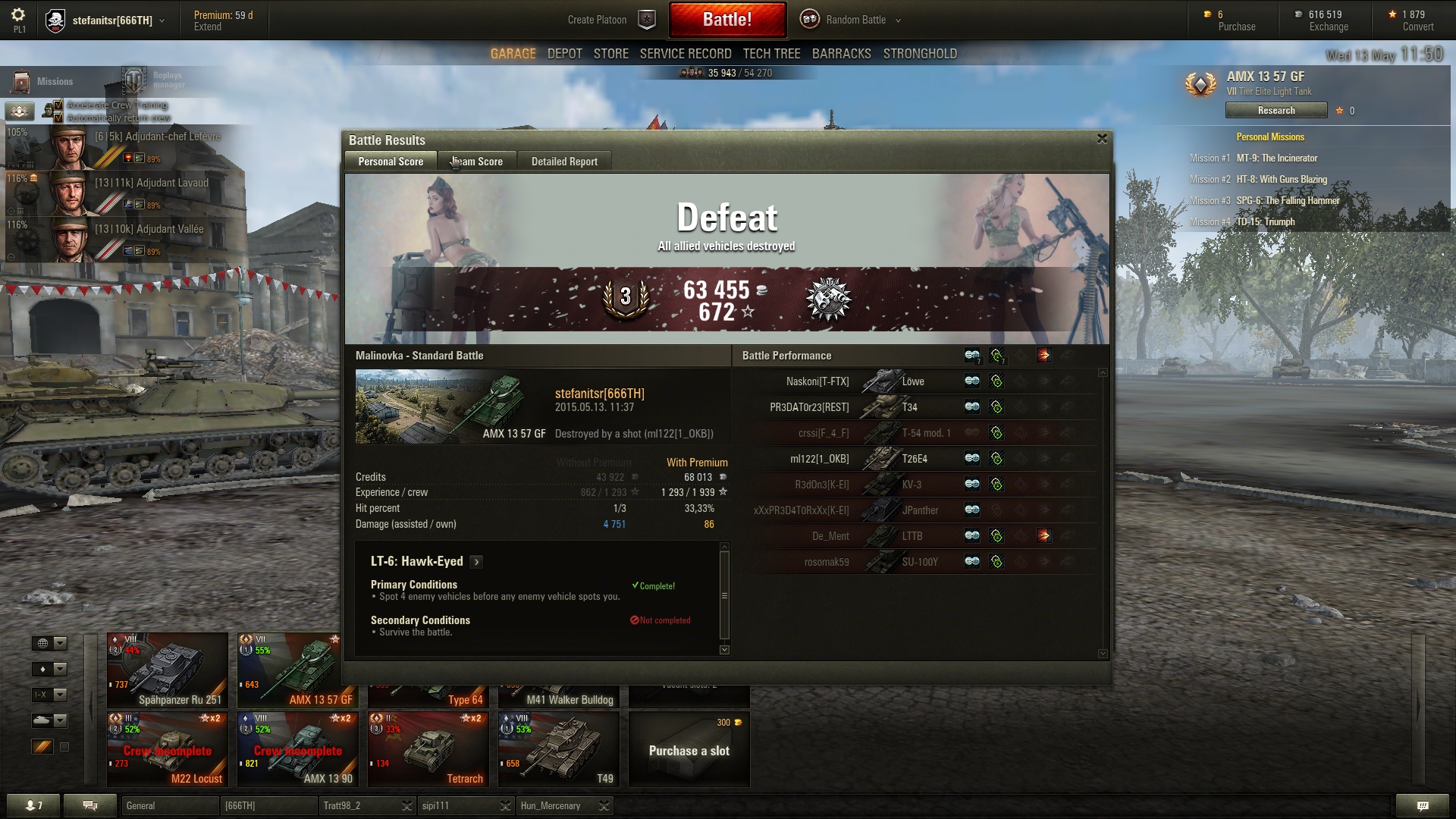Screen dimensions: 1456x819
Task: View the Service Record page
Action: coord(685,54)
